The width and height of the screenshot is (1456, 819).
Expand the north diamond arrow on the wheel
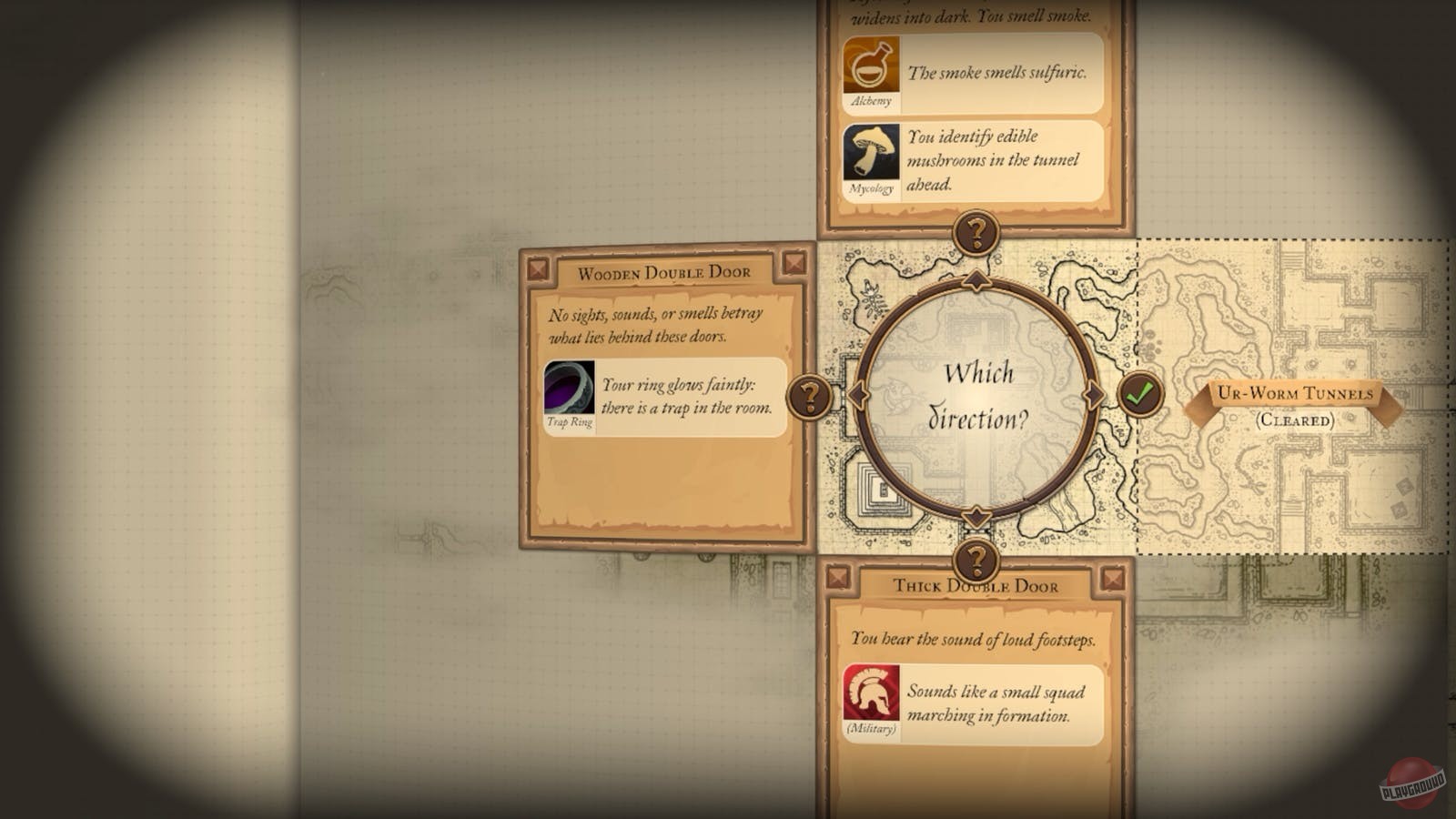pos(976,279)
